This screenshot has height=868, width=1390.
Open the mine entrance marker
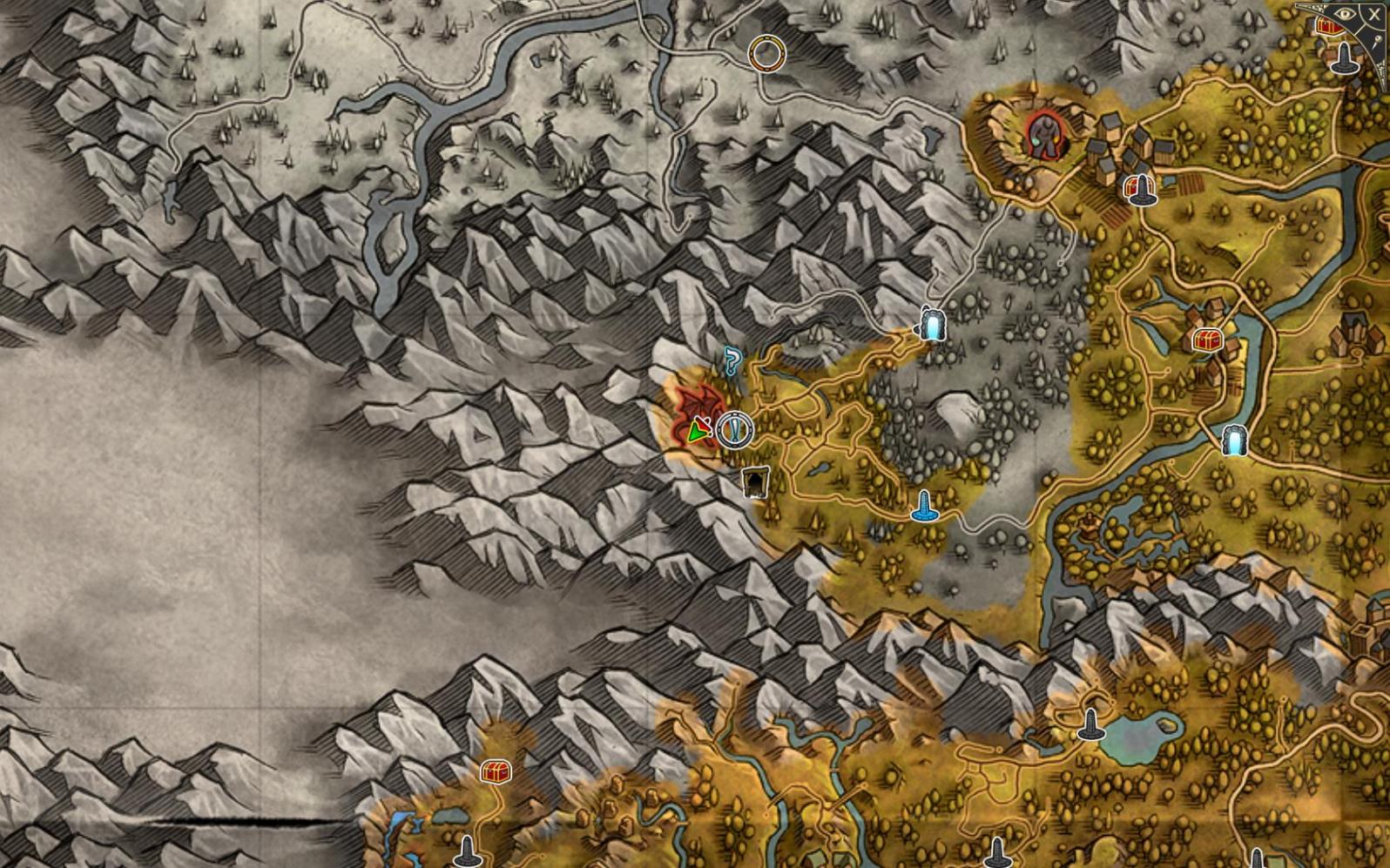coord(755,481)
